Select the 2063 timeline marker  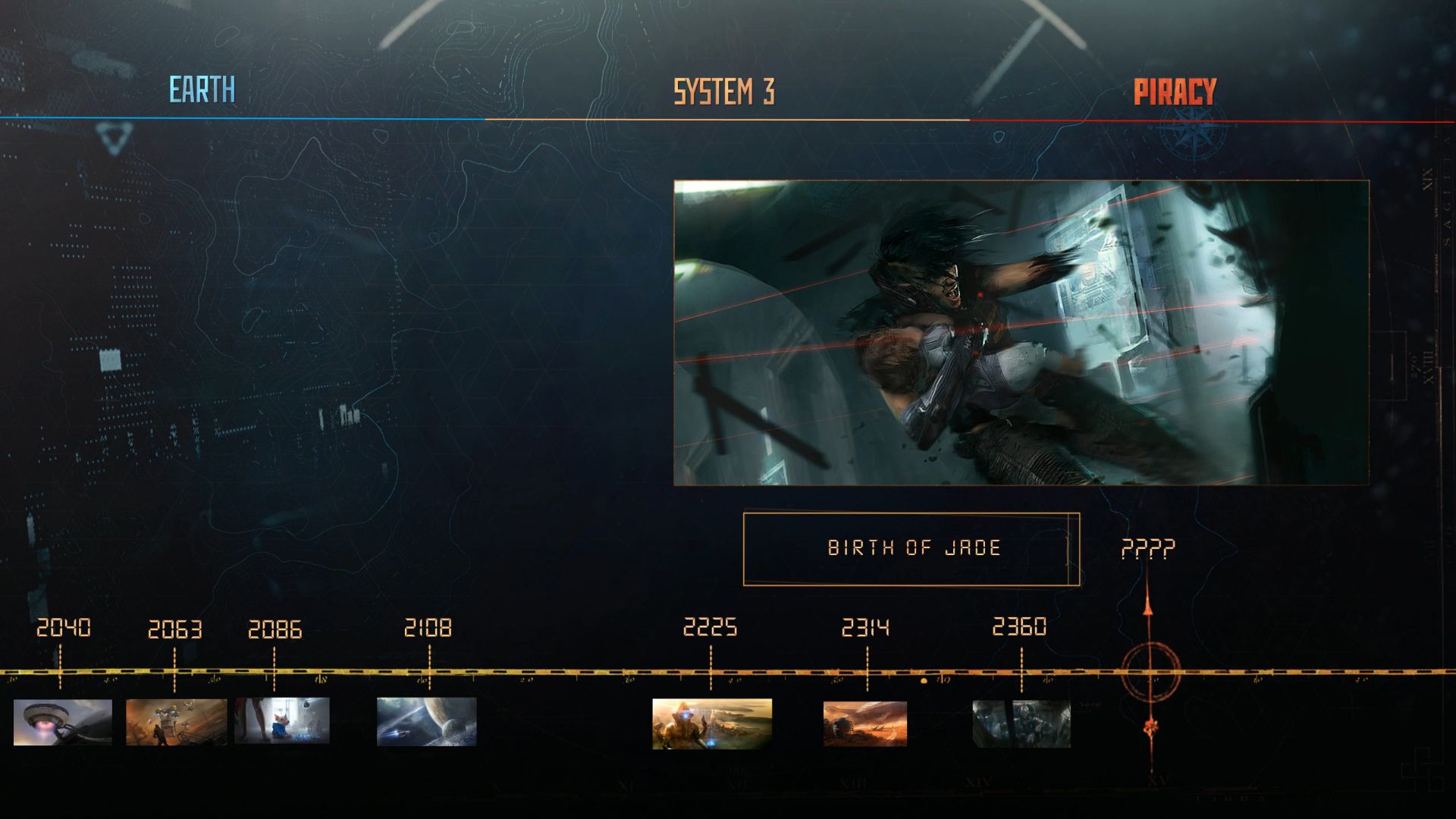(174, 630)
